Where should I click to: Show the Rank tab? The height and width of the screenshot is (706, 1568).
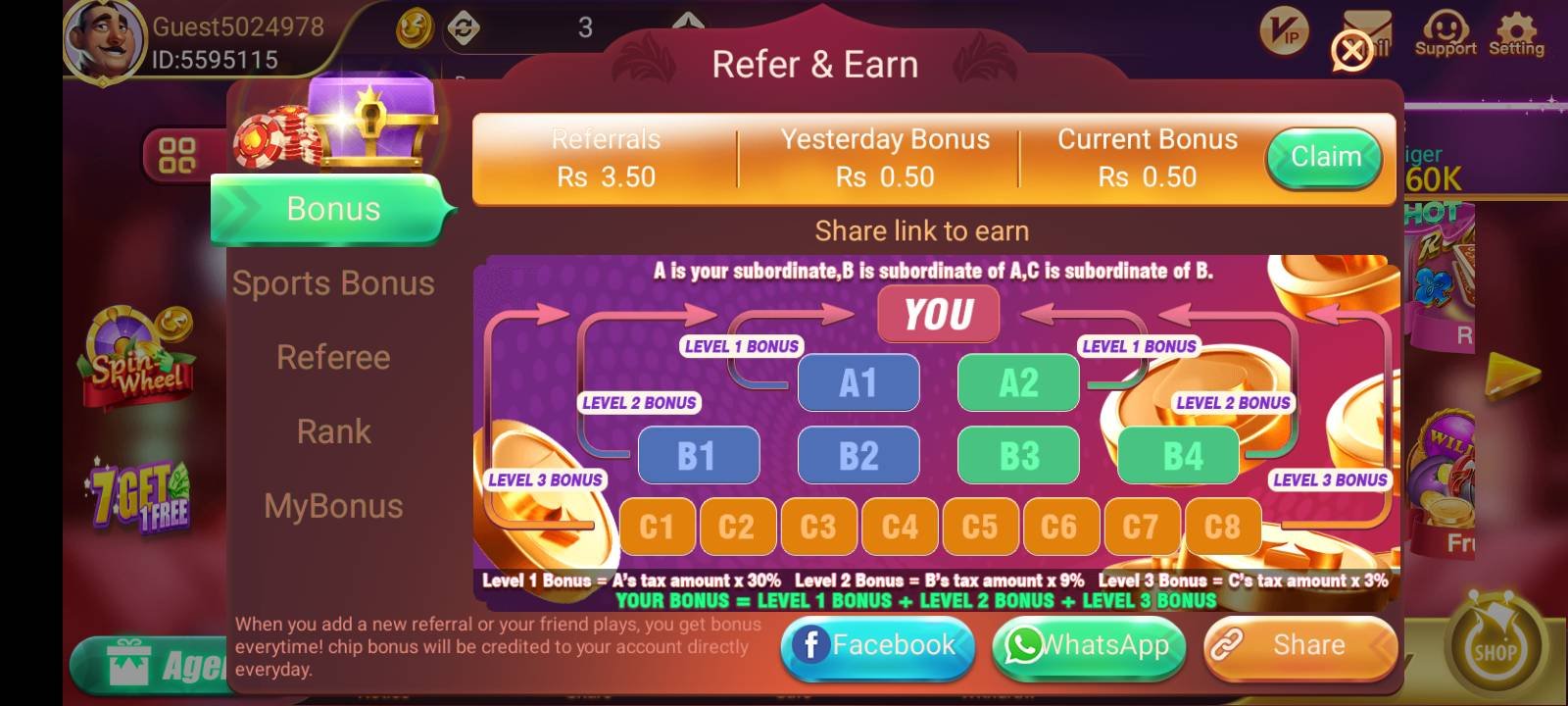tap(333, 431)
